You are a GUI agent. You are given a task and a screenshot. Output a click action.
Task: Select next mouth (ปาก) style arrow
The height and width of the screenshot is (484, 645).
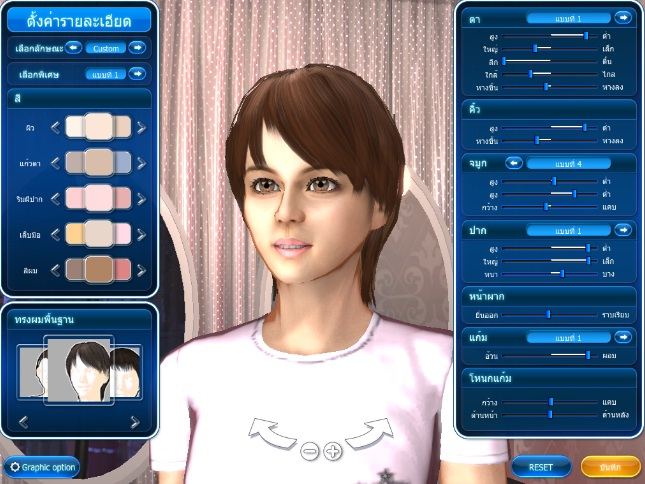(622, 230)
